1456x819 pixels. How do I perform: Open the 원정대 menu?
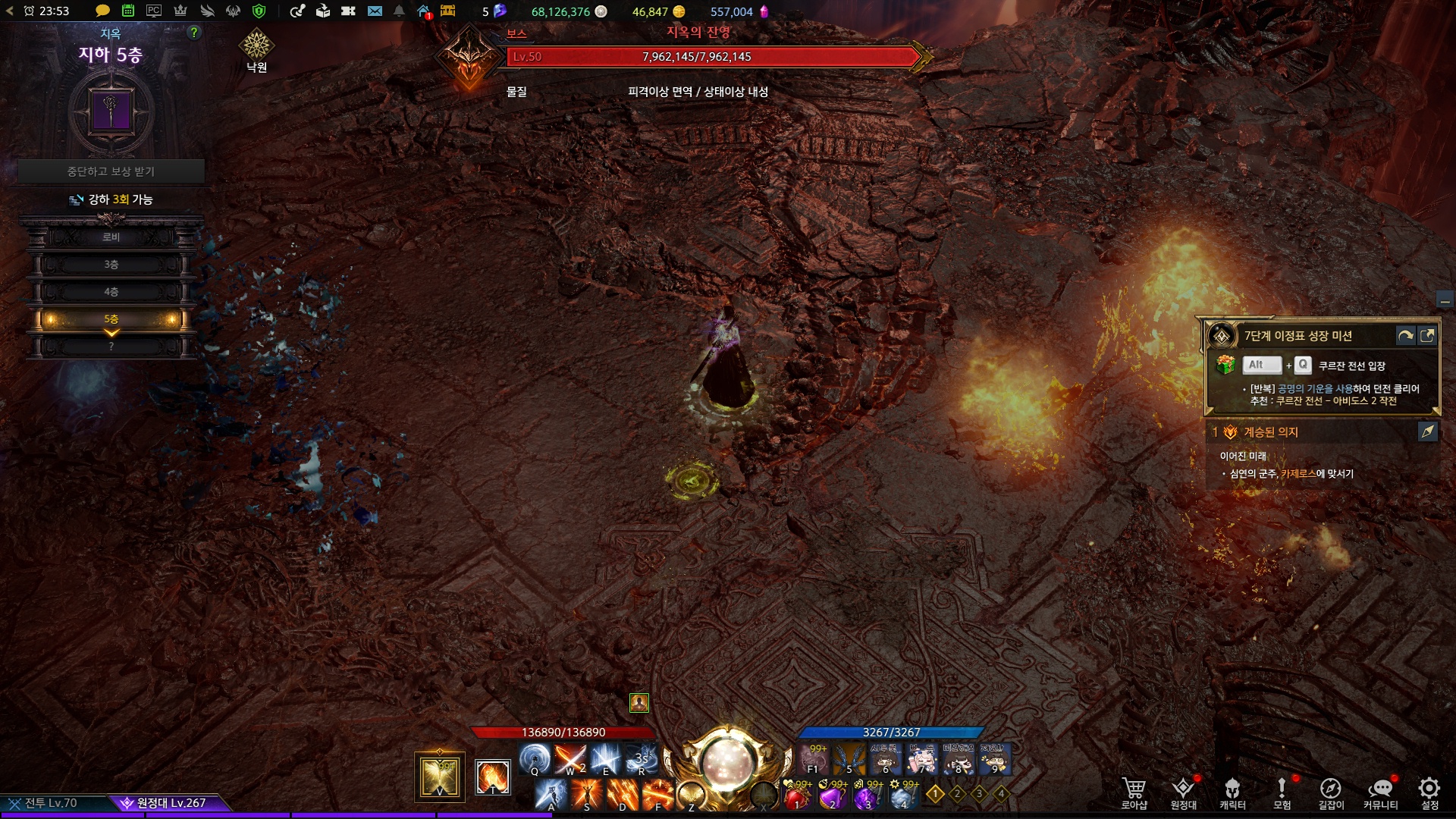pos(1183,792)
